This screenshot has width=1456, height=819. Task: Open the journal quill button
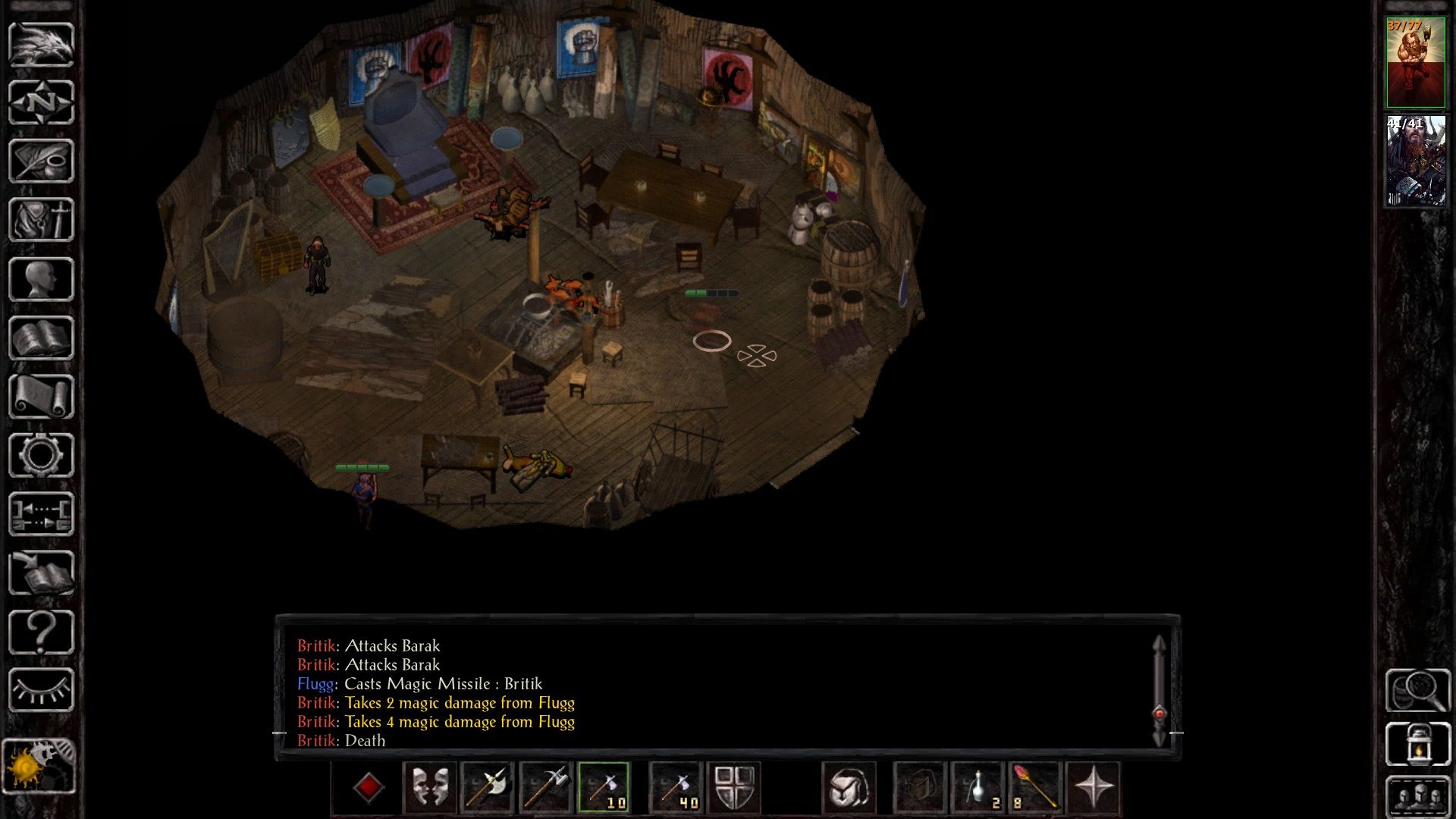tap(41, 161)
